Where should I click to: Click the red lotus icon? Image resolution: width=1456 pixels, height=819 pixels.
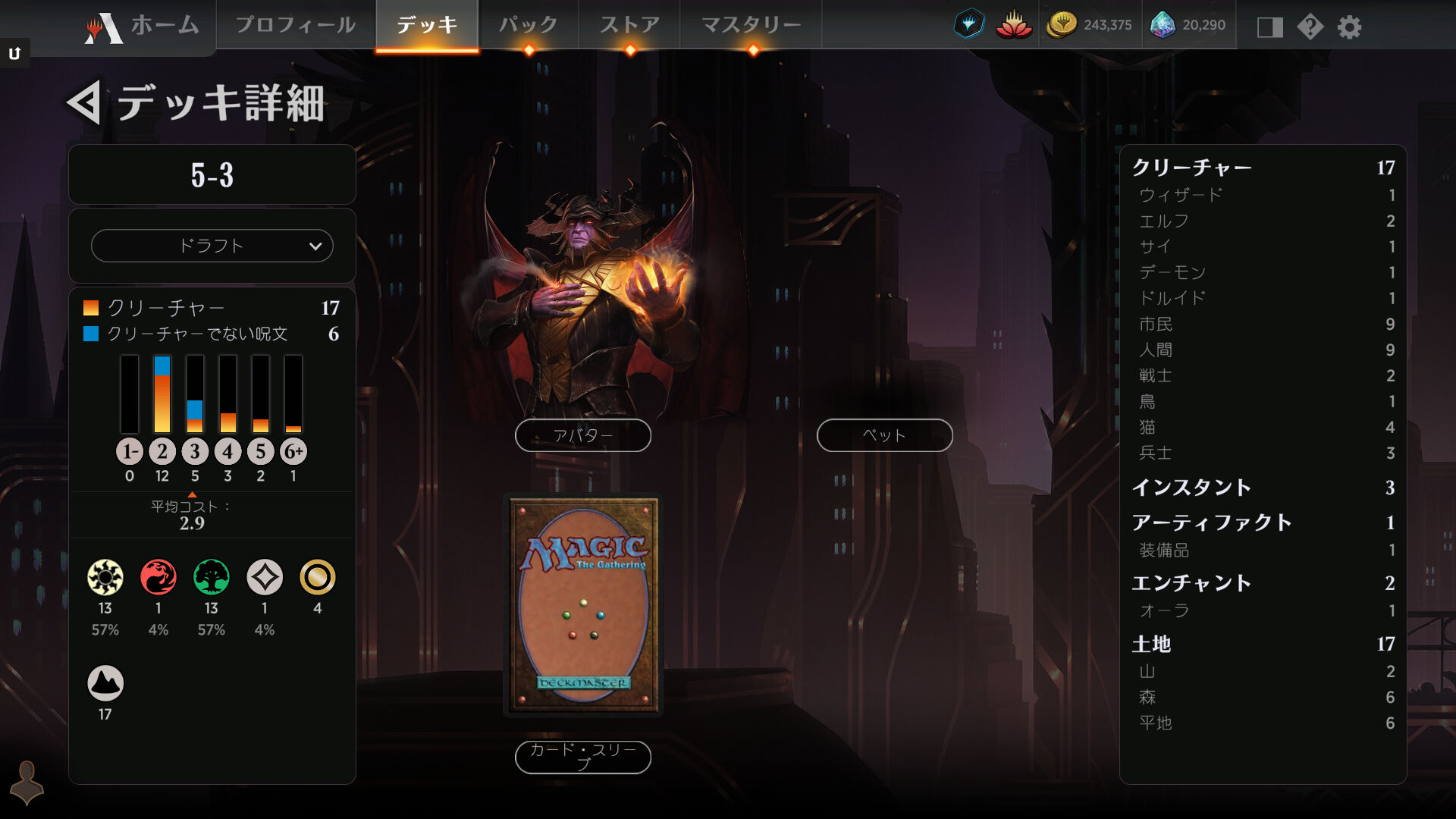[1014, 25]
